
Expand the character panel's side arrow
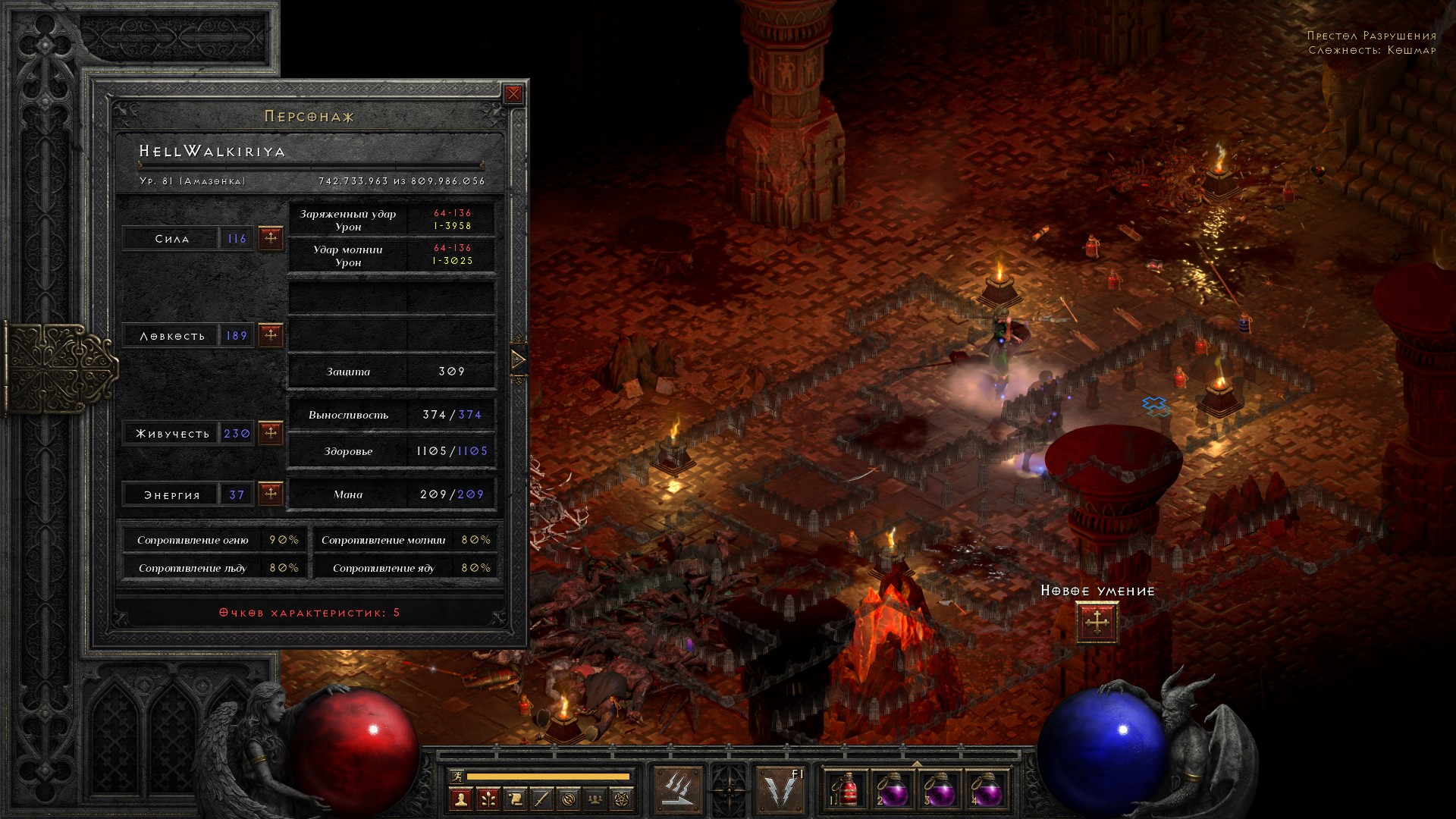(519, 359)
